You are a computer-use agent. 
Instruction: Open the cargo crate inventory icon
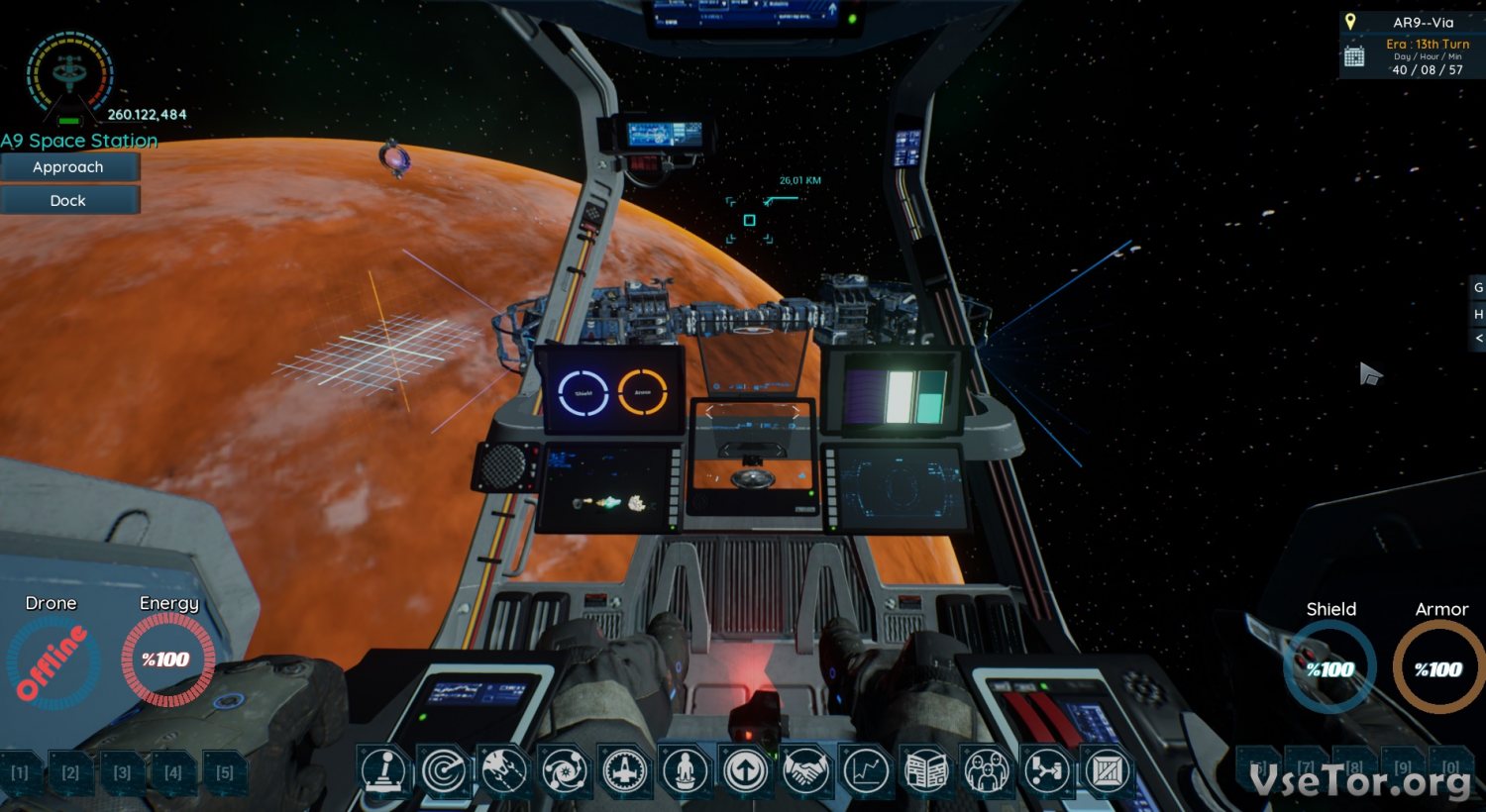pyautogui.click(x=1109, y=769)
